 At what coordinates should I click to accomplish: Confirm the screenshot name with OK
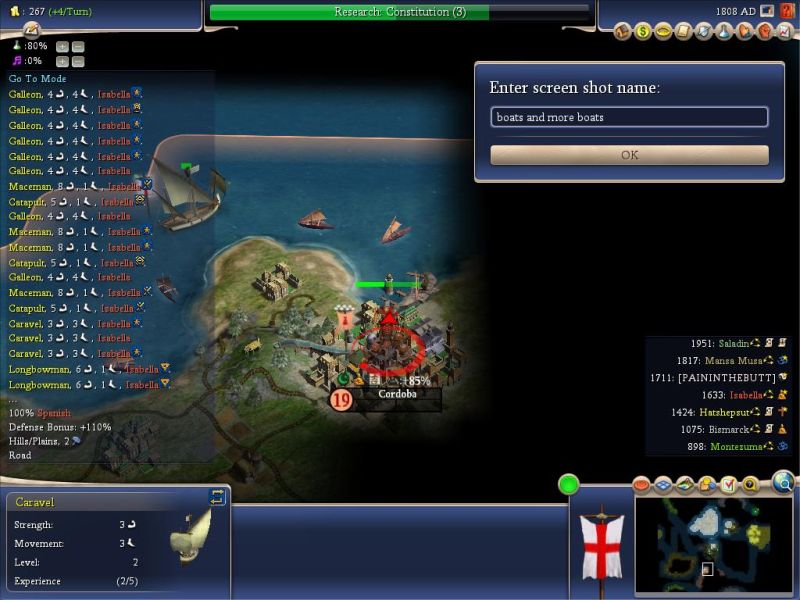(629, 155)
